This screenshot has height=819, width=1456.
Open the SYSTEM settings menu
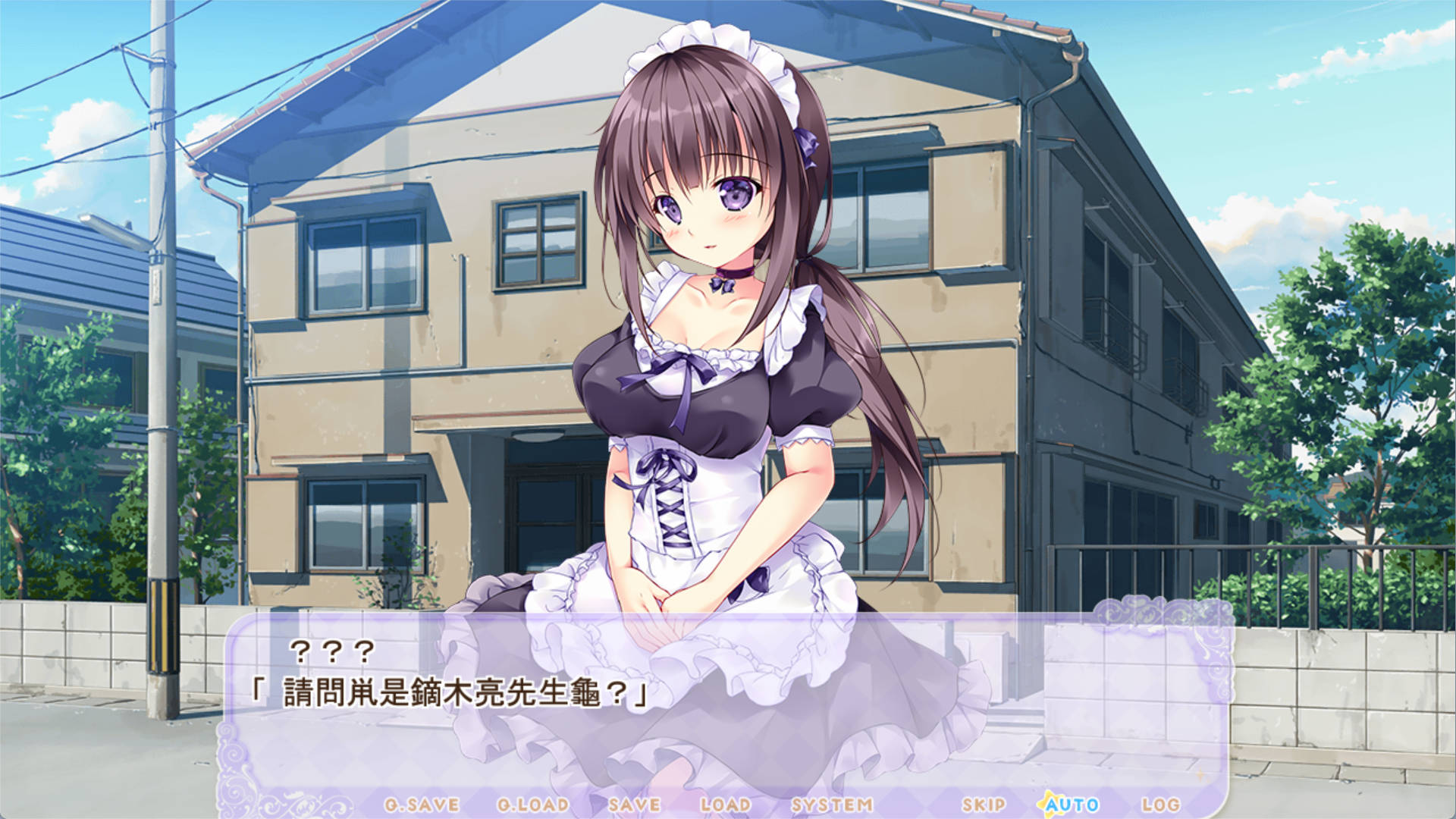coord(830,806)
